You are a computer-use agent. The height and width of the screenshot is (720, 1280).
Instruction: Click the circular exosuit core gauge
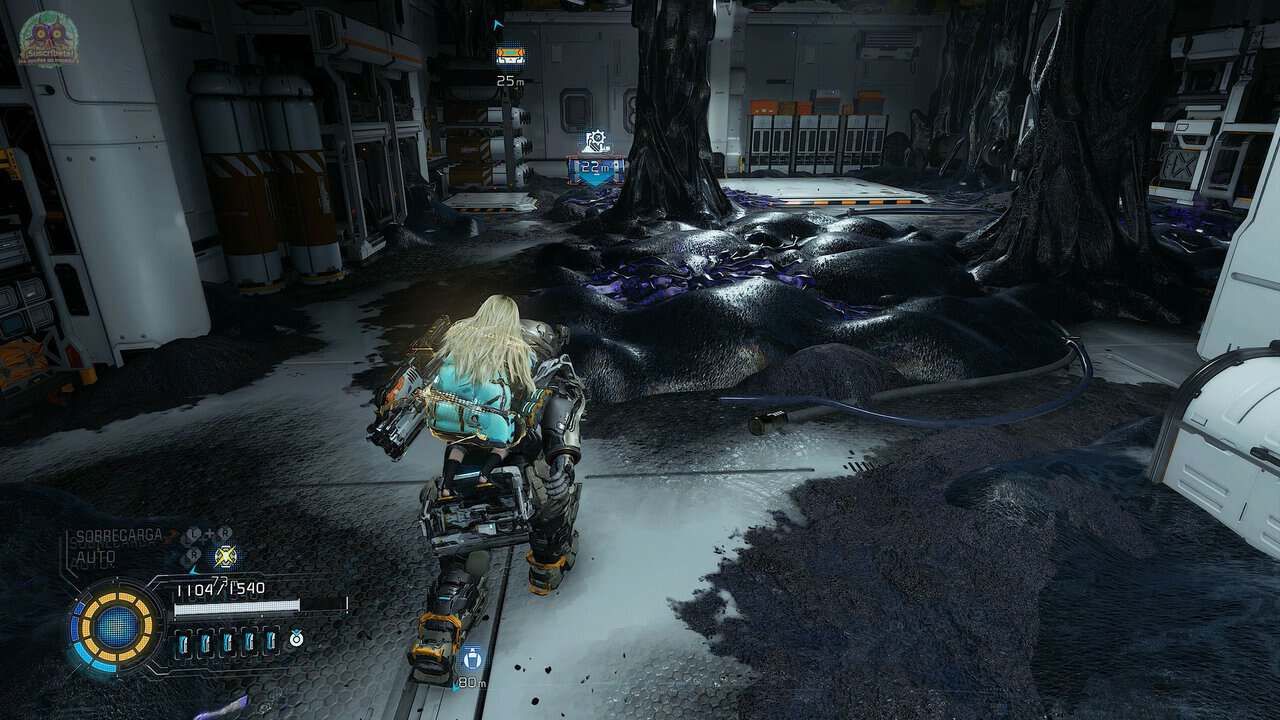point(117,627)
